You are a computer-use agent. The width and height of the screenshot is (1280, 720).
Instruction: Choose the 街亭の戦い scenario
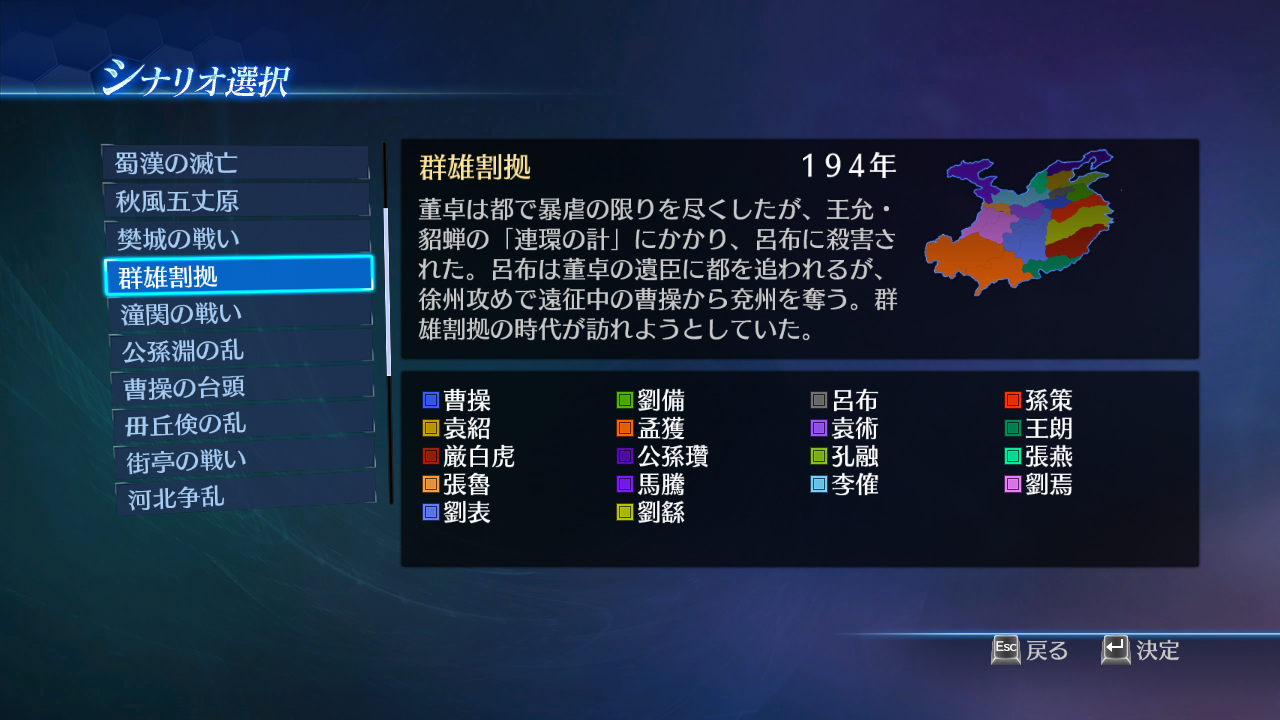click(238, 460)
